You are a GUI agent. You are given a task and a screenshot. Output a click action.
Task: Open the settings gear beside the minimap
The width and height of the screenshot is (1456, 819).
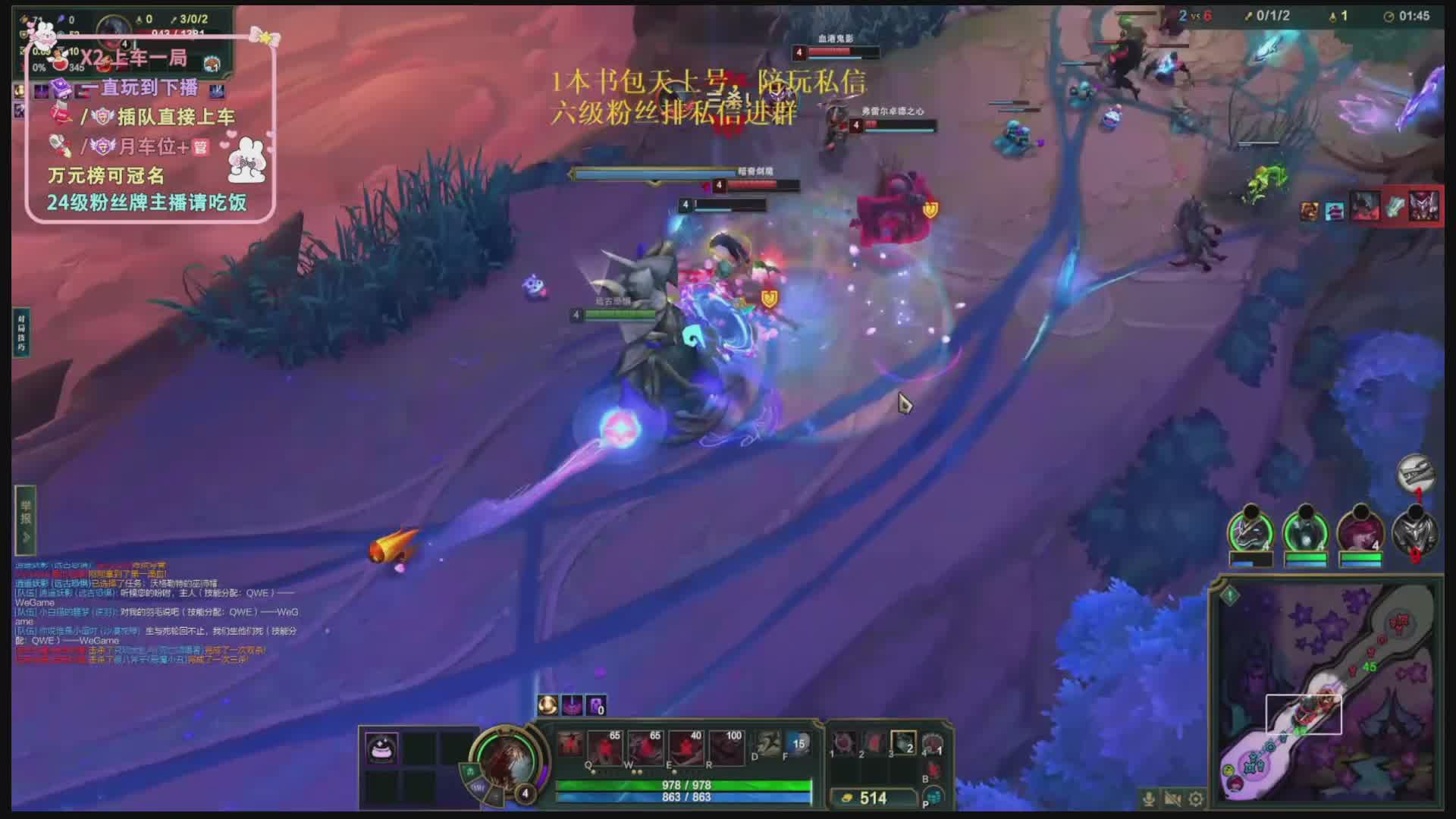[x=1196, y=799]
